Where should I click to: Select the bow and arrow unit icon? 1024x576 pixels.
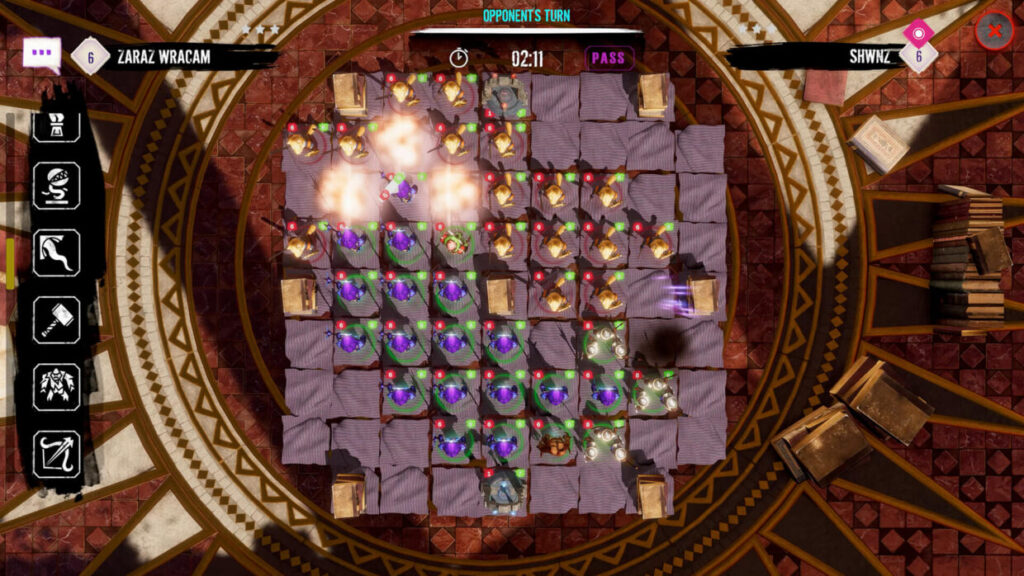click(56, 453)
